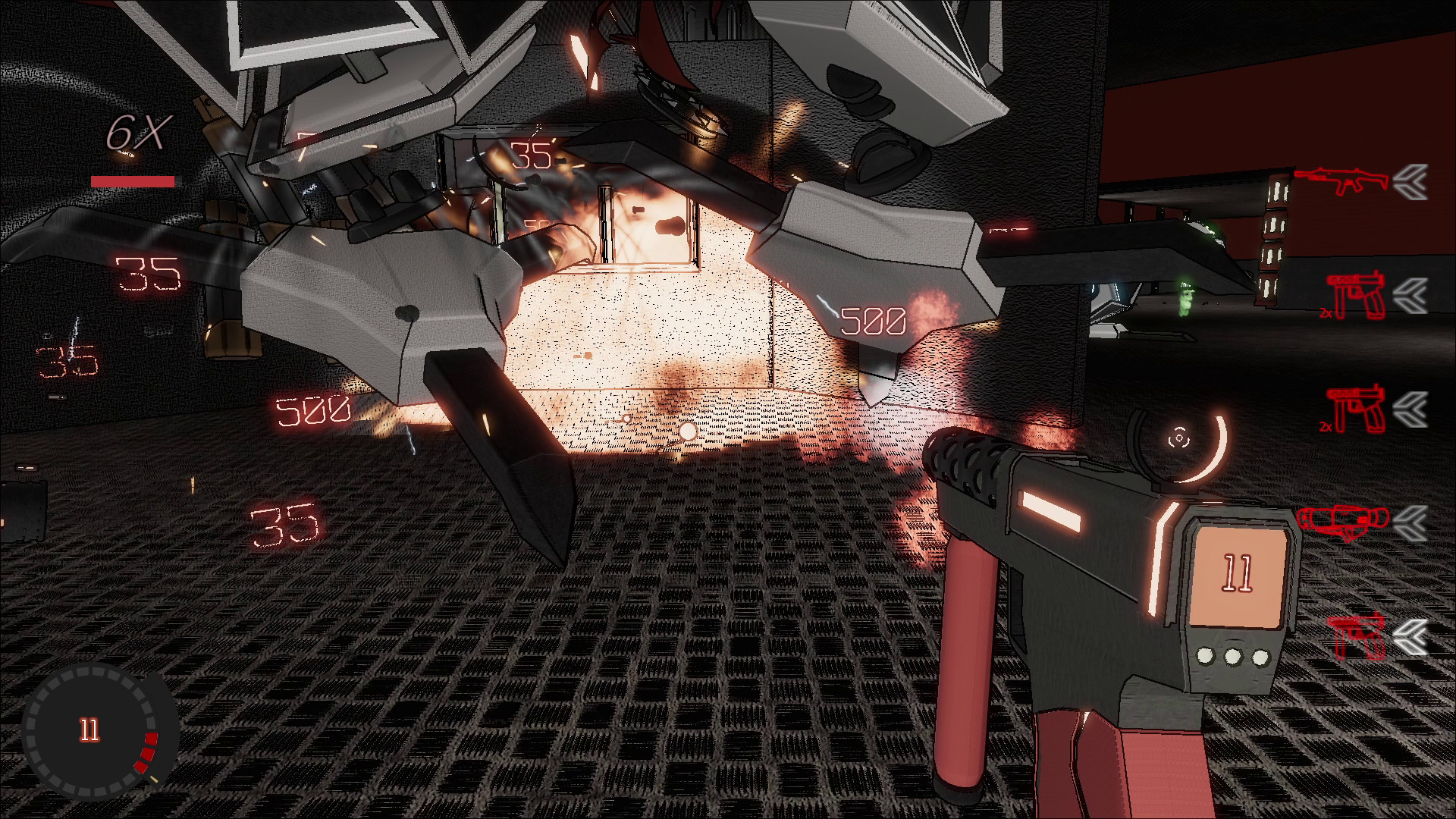This screenshot has height=819, width=1456.
Task: Click the circular ammo ring indicator
Action: tap(91, 732)
